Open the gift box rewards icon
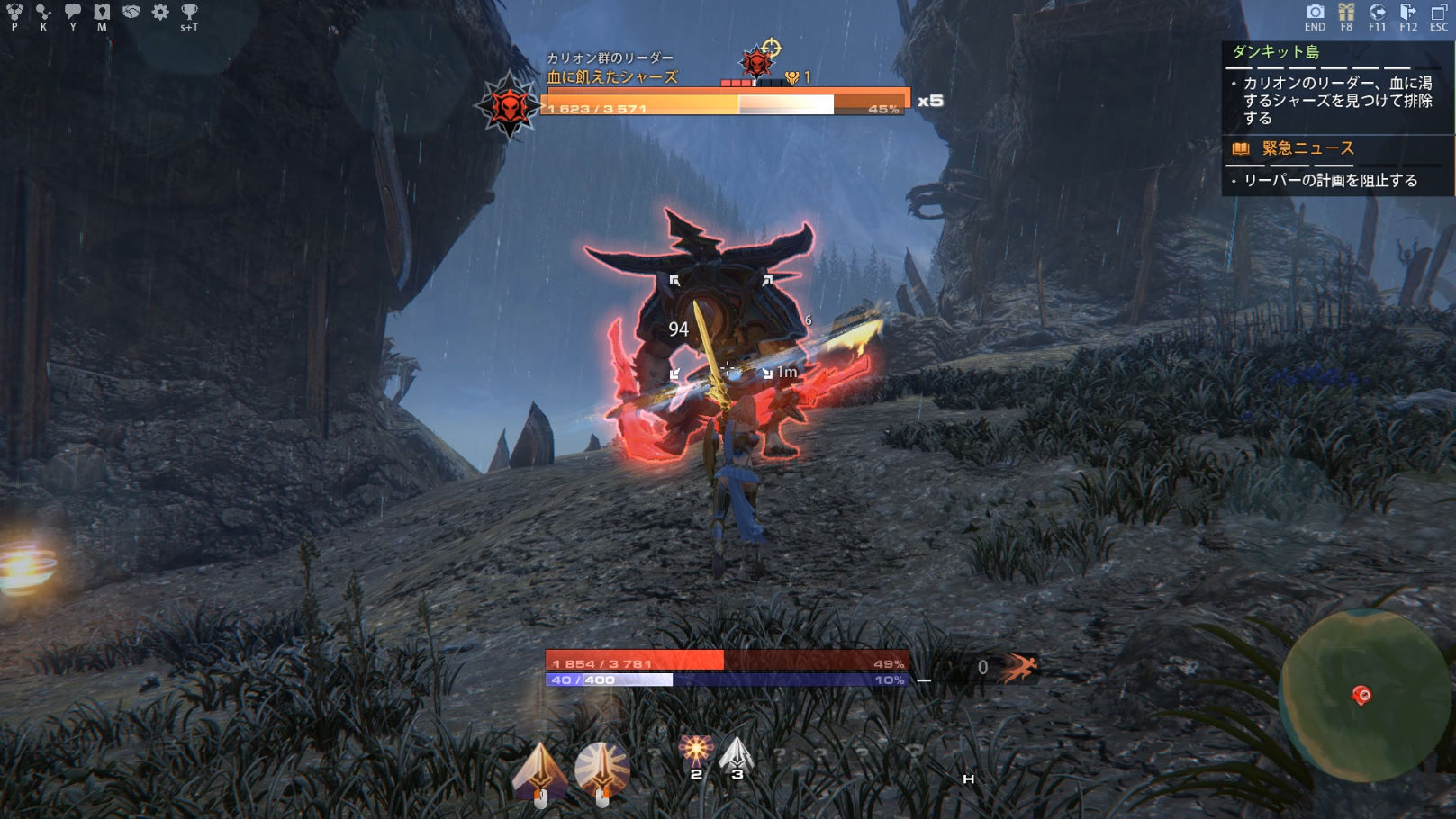 1346,12
